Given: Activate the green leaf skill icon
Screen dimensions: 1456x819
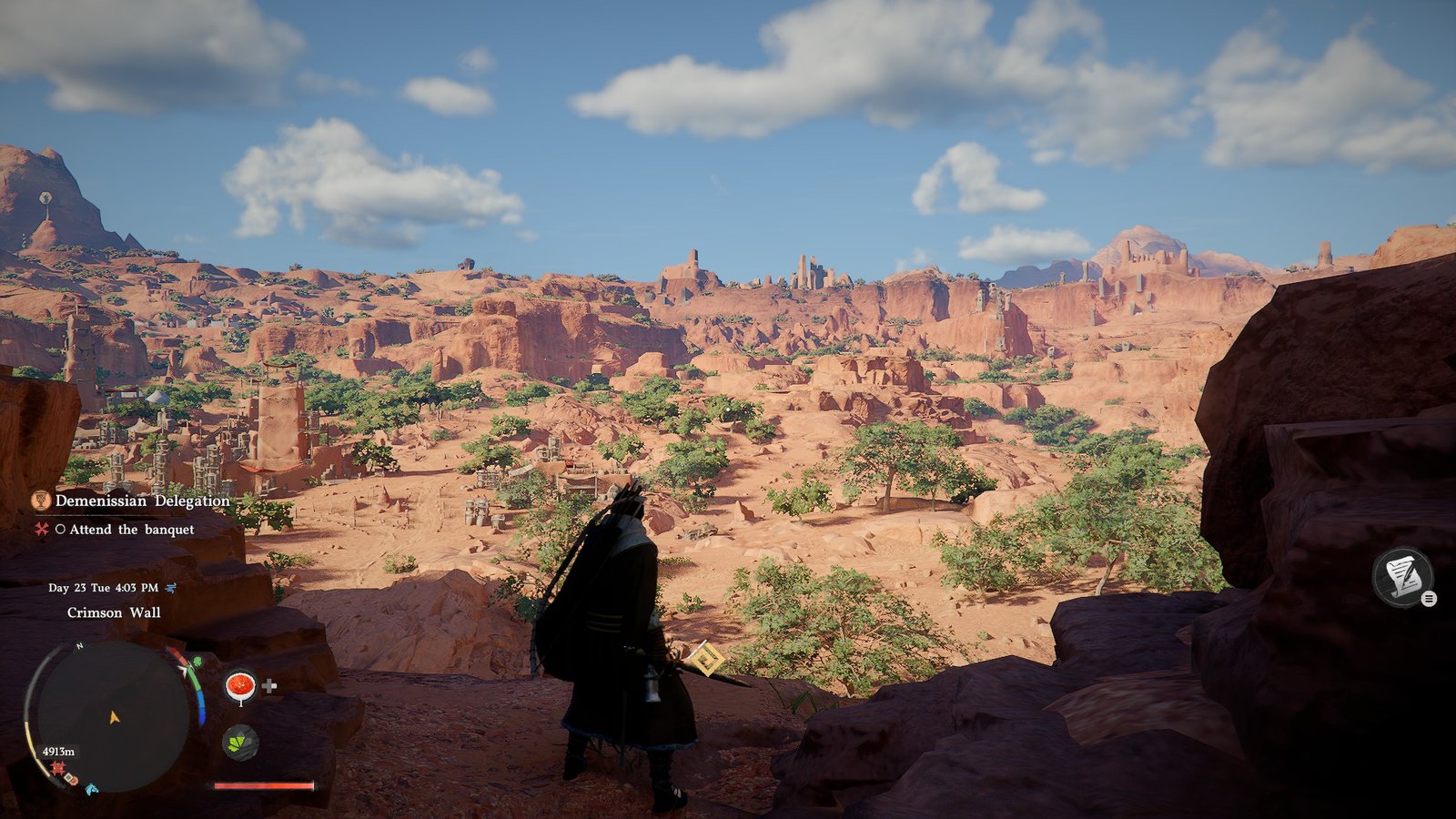Looking at the screenshot, I should (x=239, y=743).
